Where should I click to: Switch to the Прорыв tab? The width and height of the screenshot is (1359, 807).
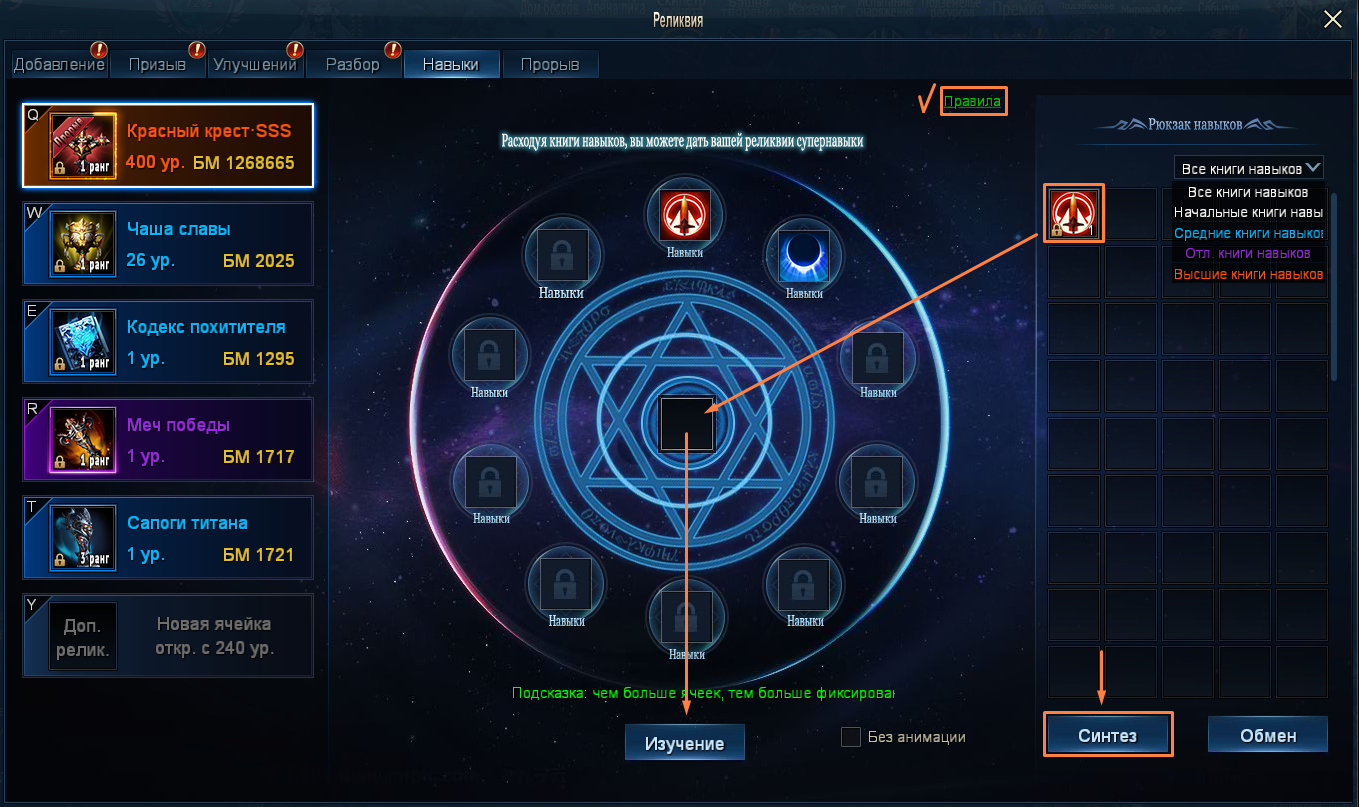[549, 65]
